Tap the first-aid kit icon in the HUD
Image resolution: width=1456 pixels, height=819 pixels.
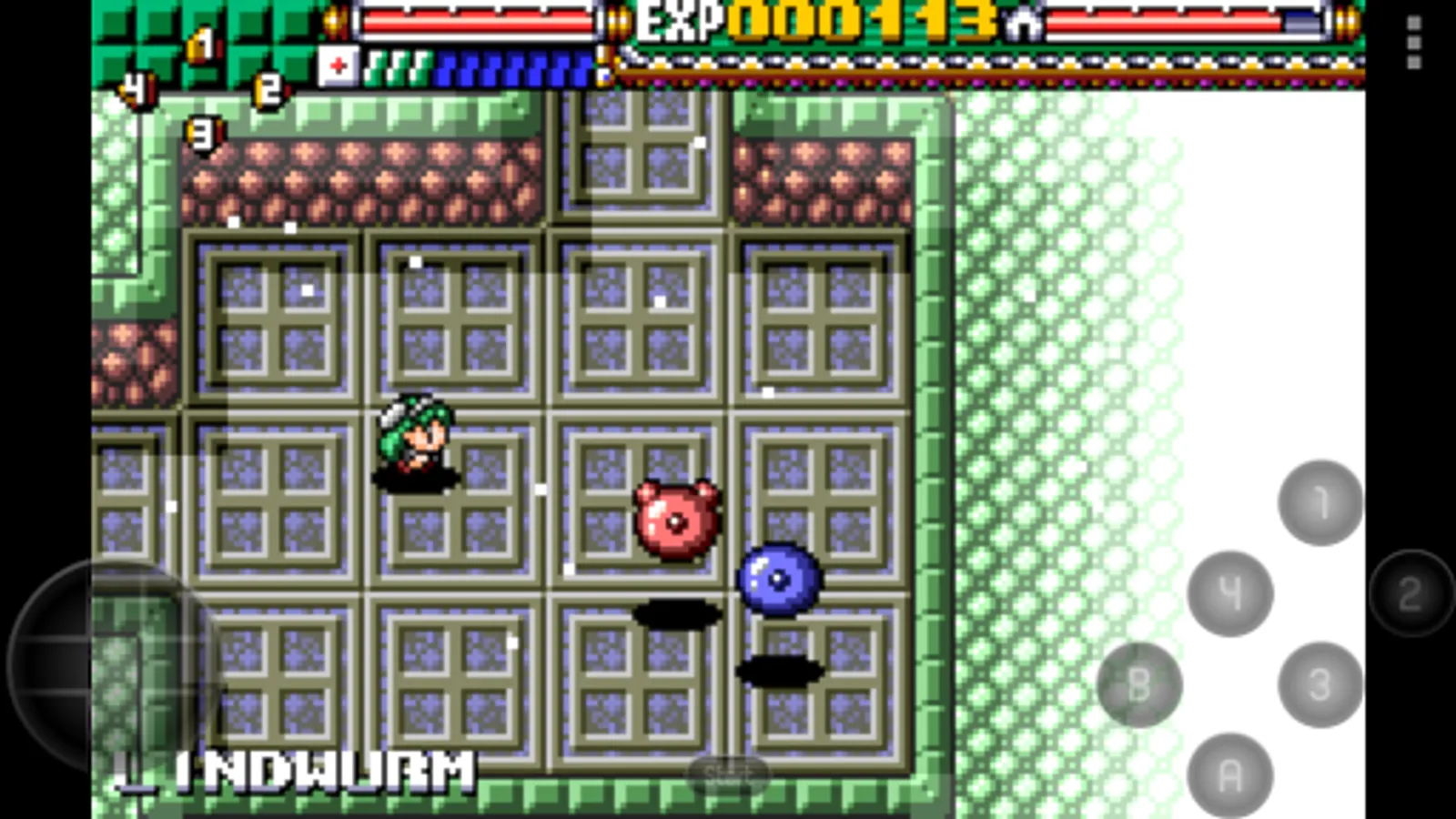(337, 65)
